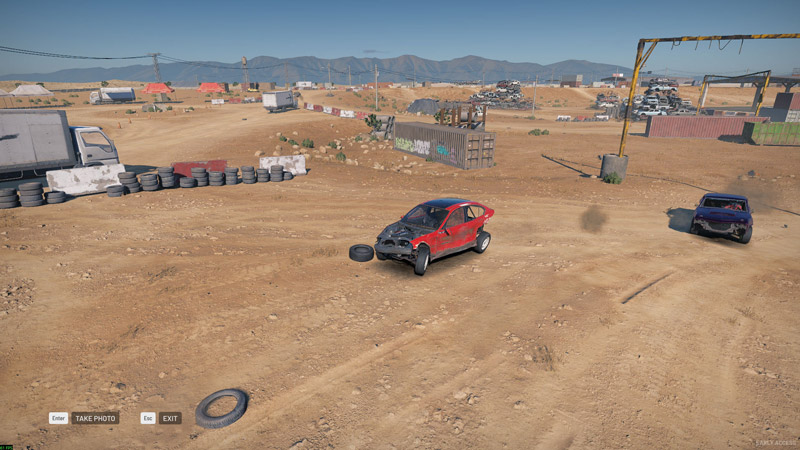Exit photo mode with the EXIT button

(170, 418)
